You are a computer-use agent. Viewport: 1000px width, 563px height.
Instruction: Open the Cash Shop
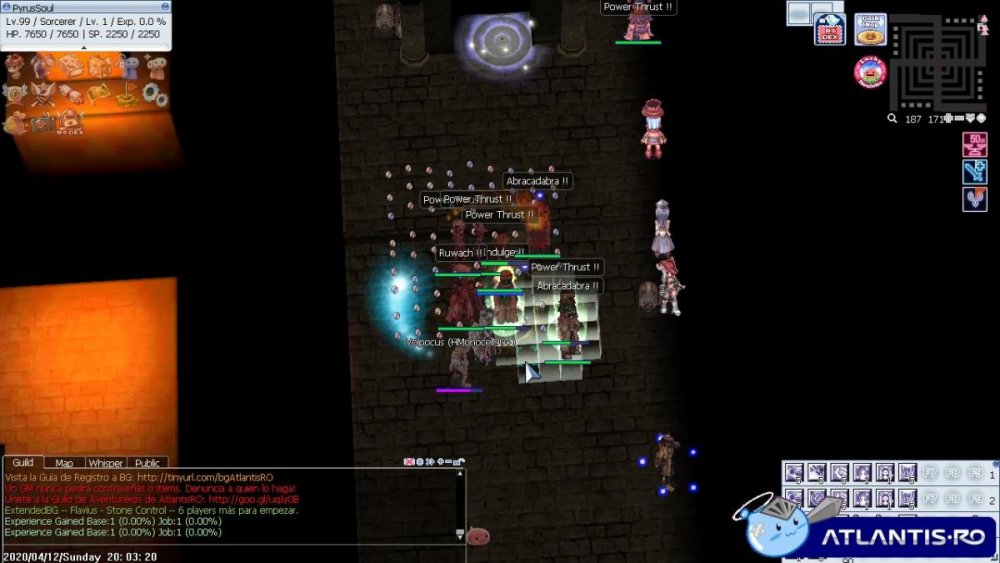pos(871,29)
